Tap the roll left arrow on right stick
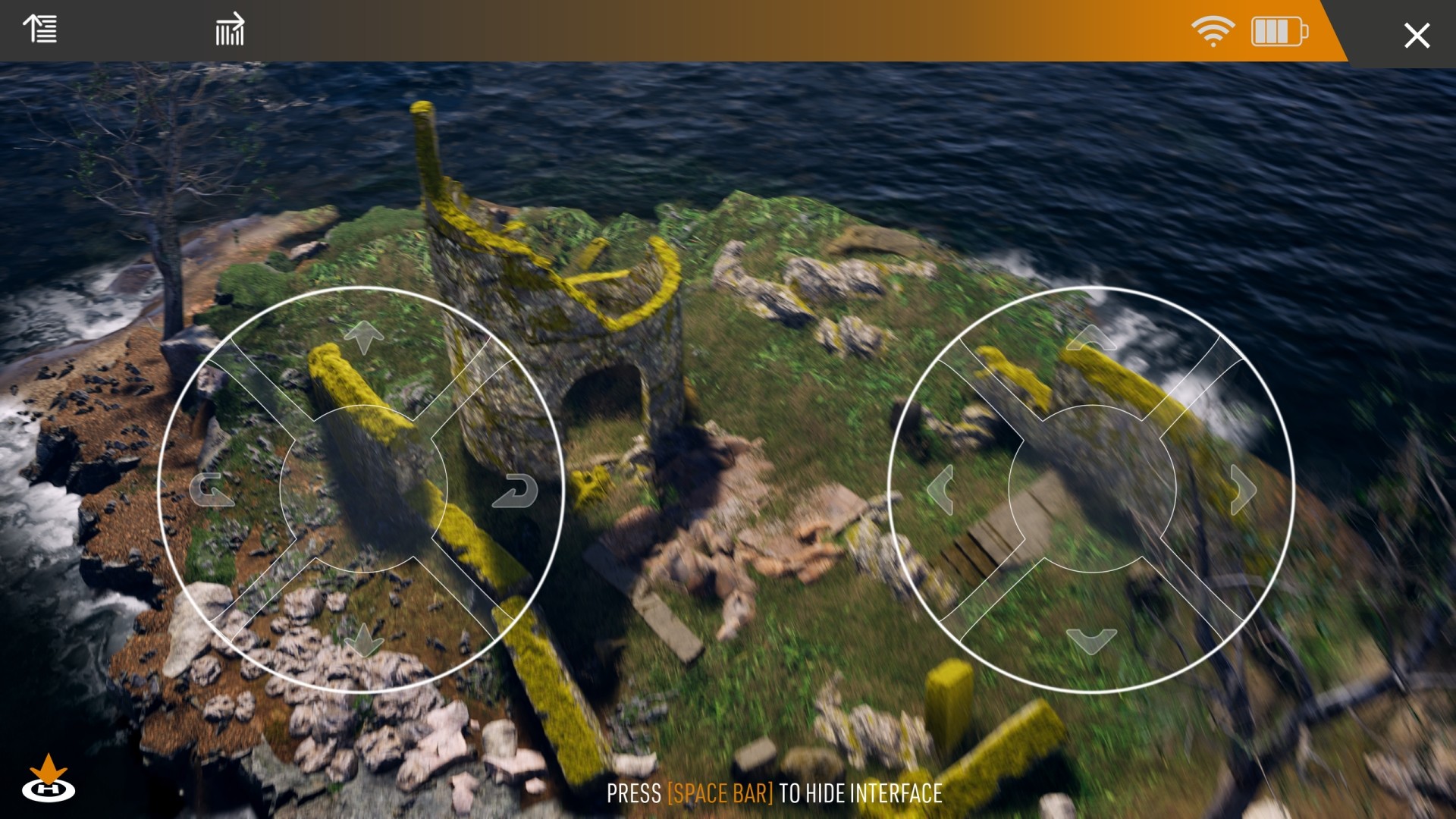 940,491
